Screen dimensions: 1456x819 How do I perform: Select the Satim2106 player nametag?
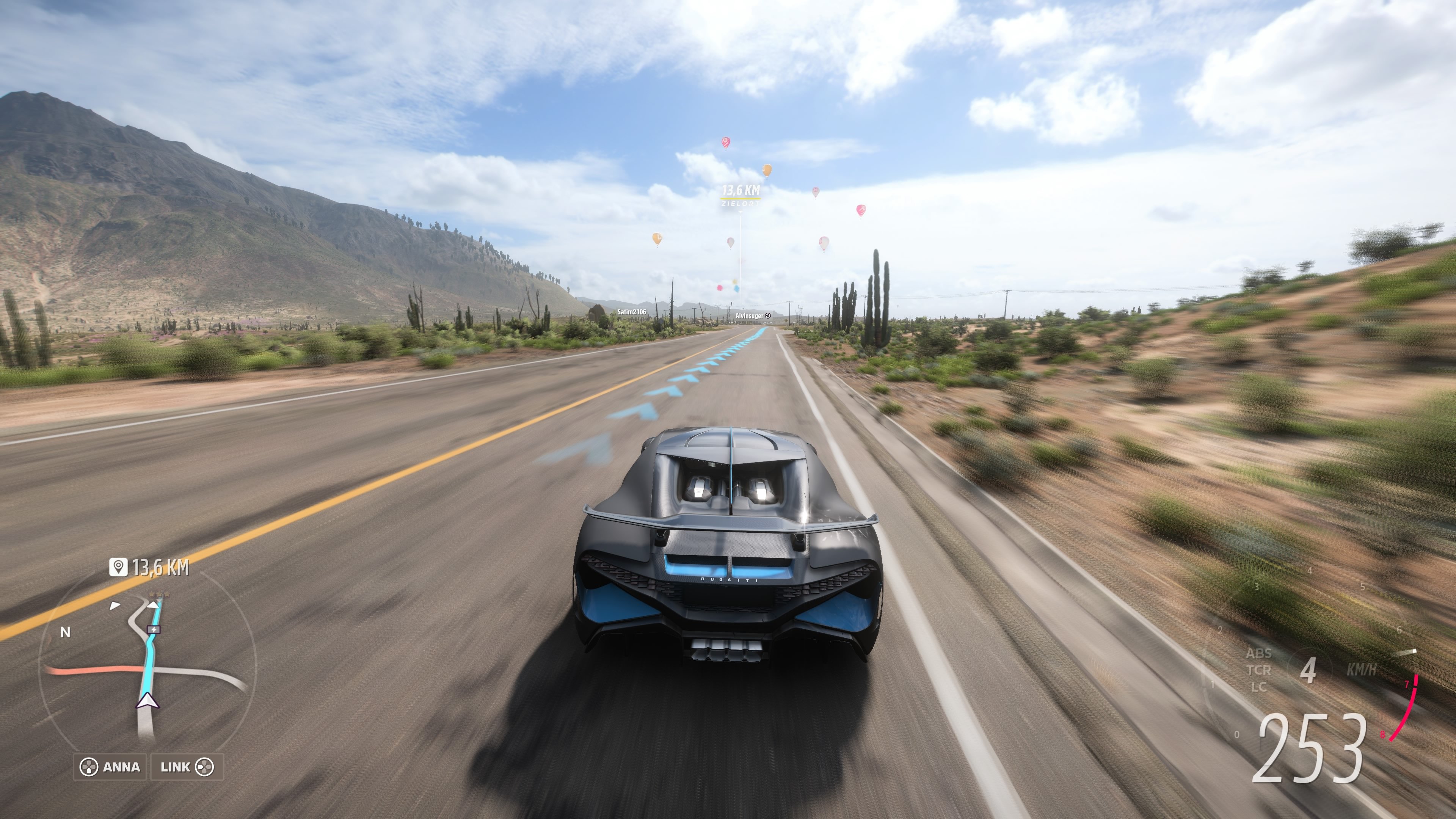coord(632,311)
